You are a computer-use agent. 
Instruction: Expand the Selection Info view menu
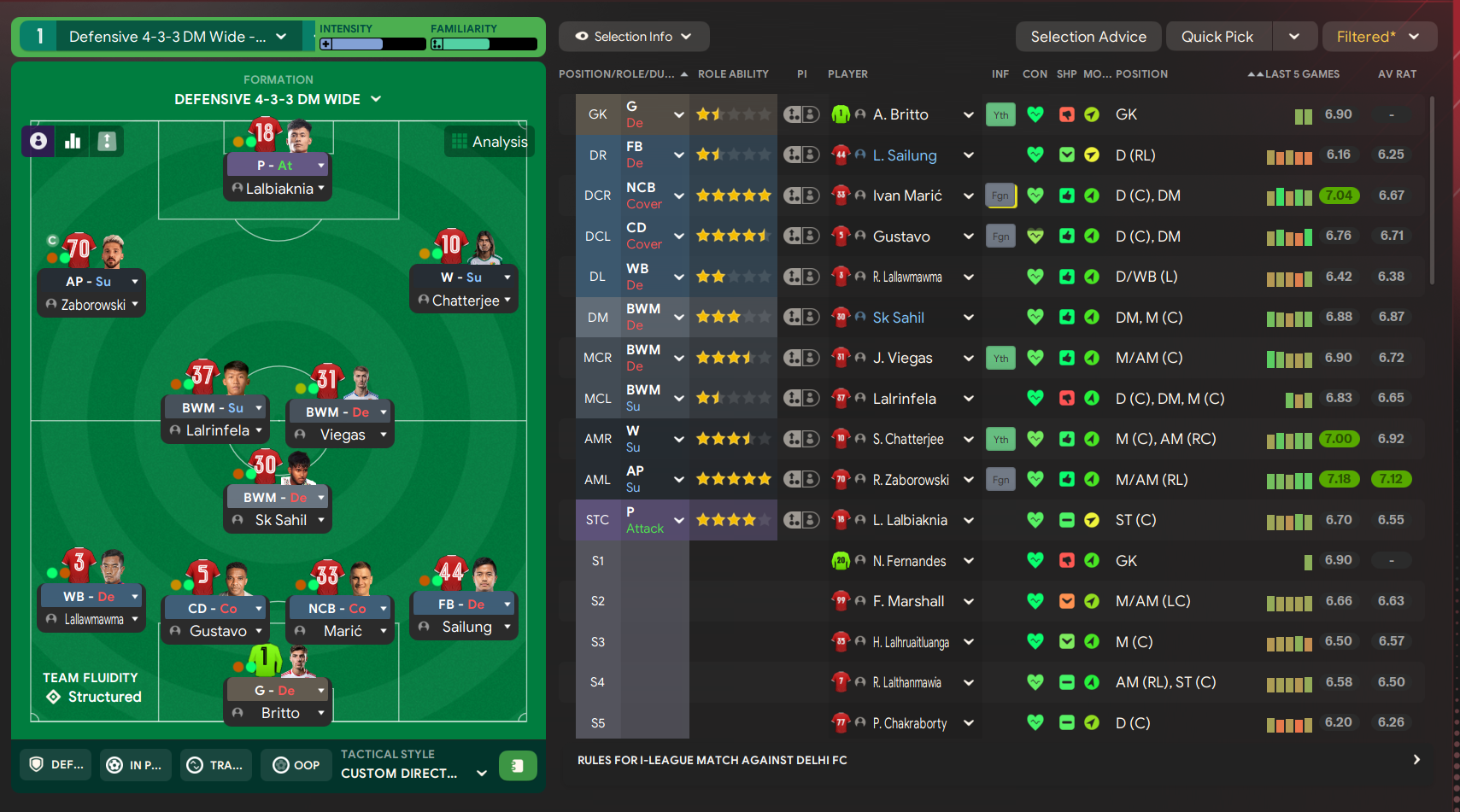point(633,37)
